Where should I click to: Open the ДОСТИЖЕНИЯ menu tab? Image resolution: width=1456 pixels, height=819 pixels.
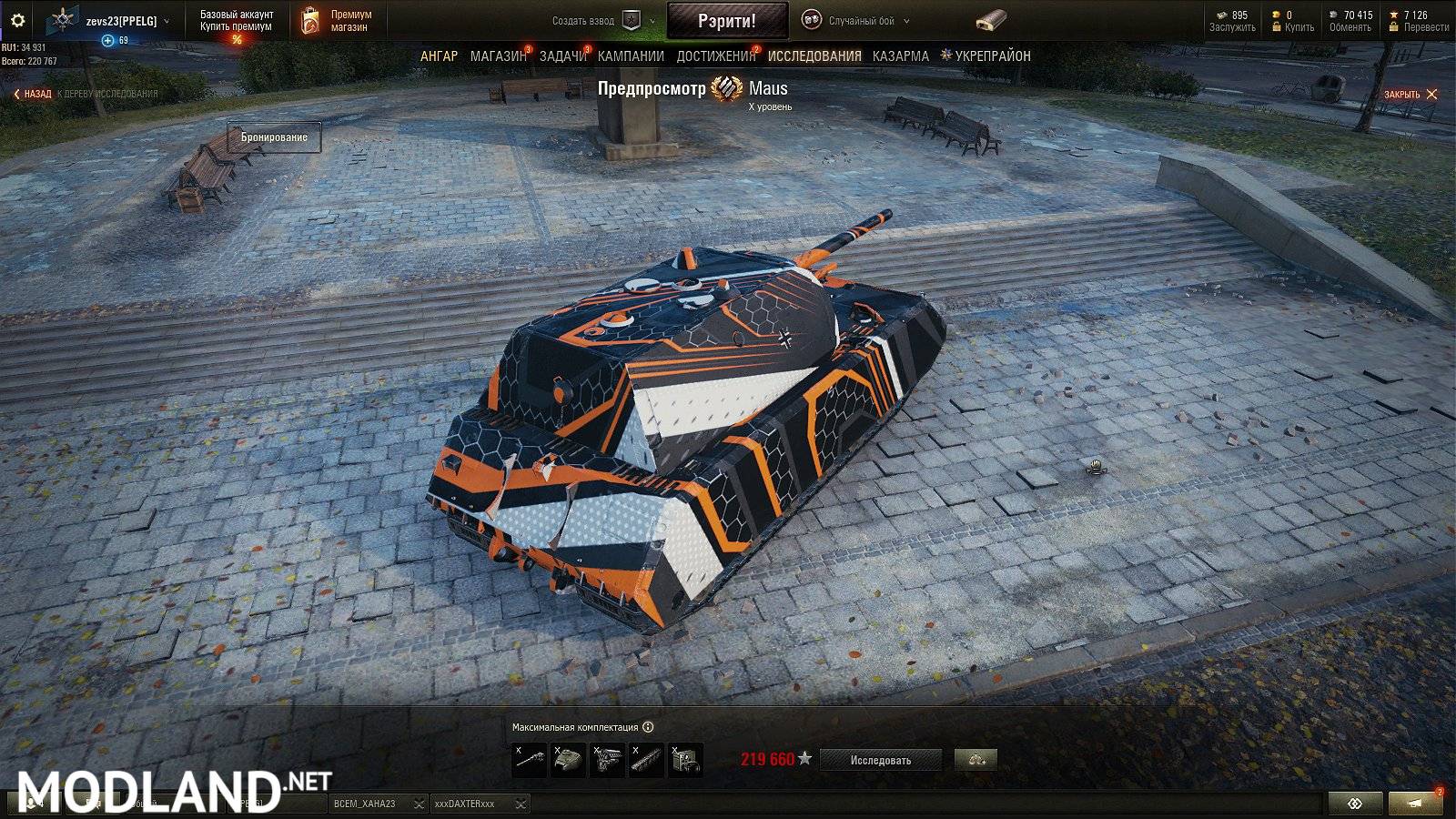(x=715, y=56)
